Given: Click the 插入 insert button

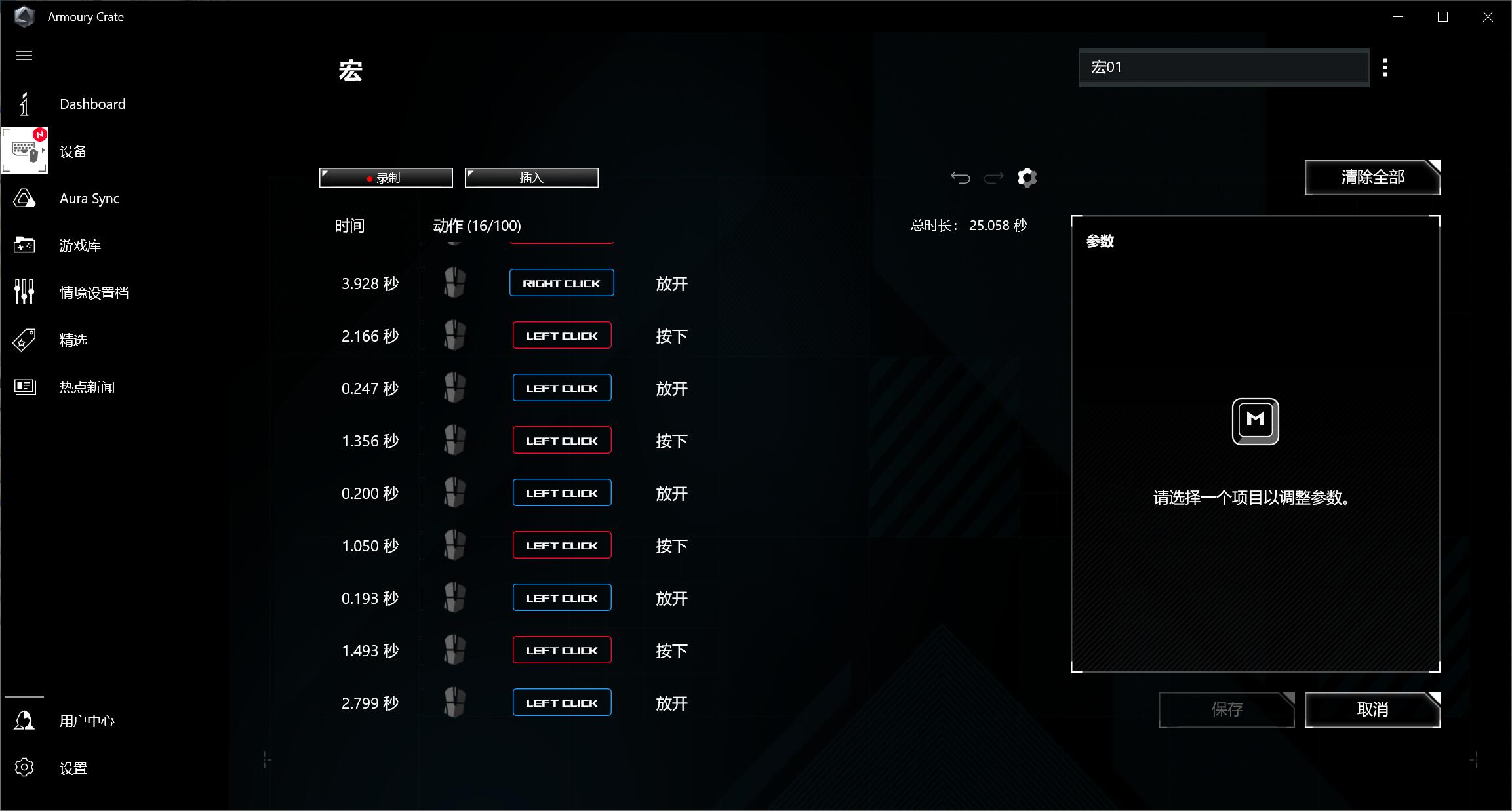Looking at the screenshot, I should (531, 178).
